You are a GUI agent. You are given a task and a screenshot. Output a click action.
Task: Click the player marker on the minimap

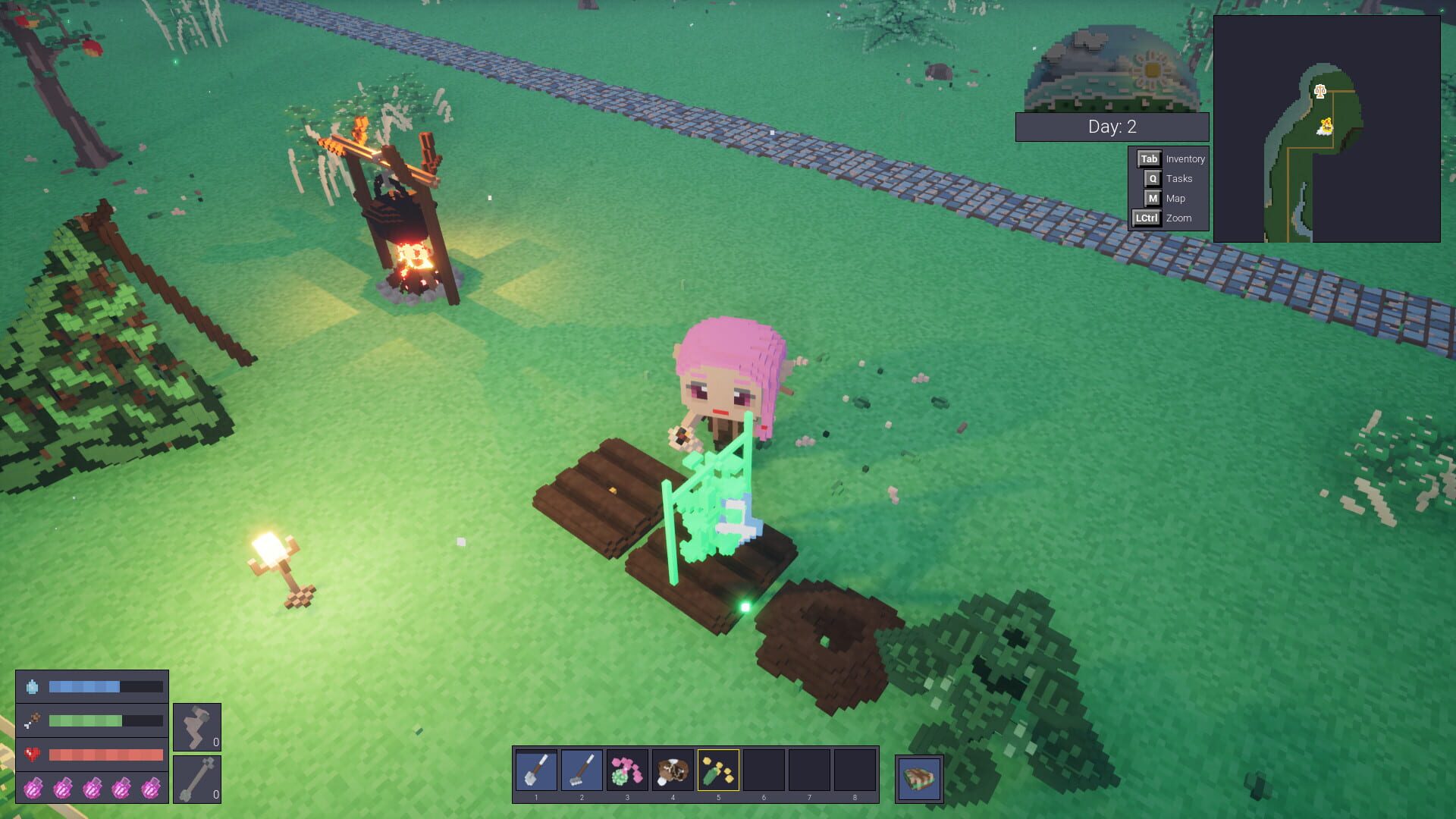click(x=1326, y=123)
